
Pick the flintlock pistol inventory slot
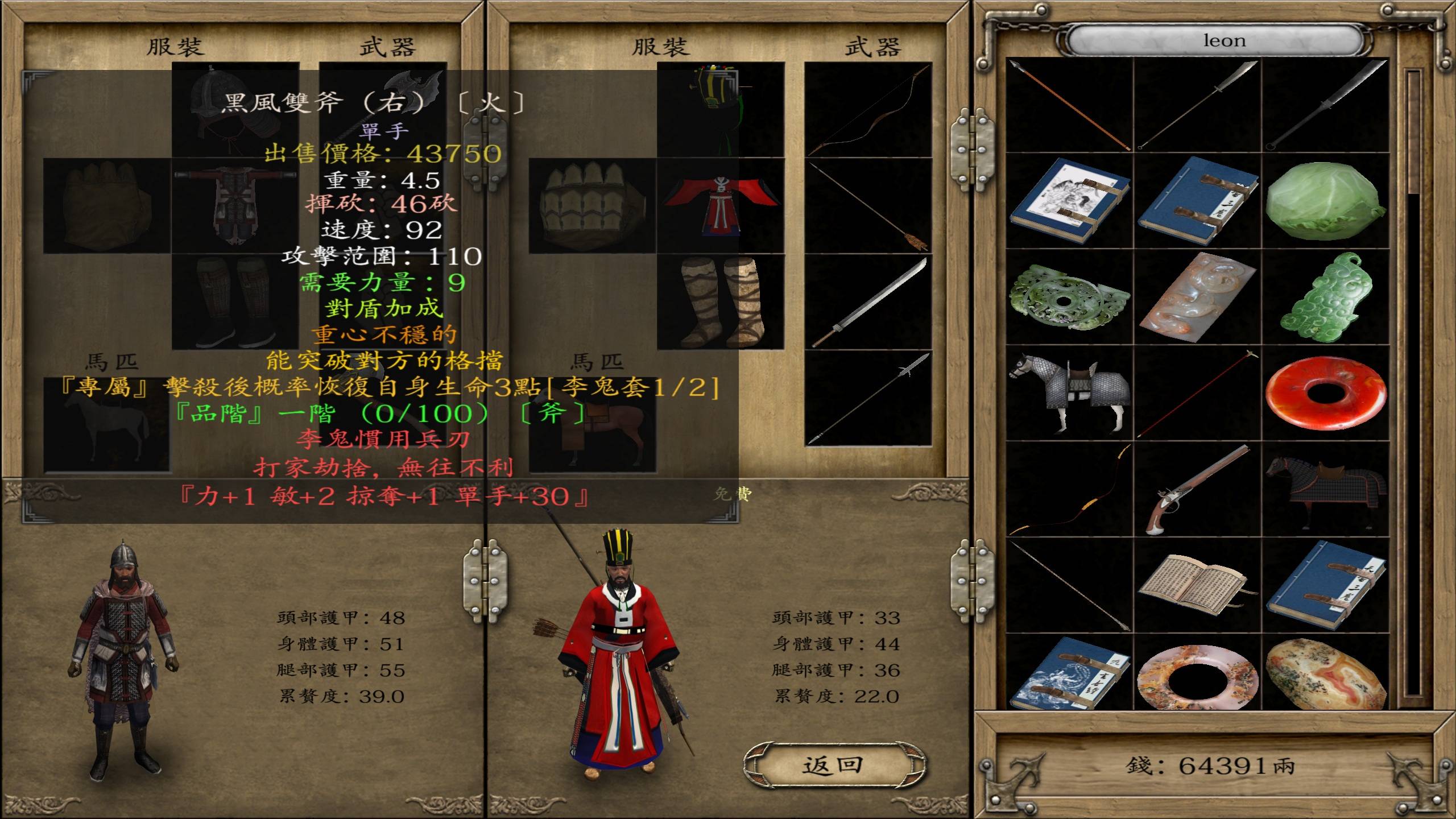click(x=1197, y=490)
